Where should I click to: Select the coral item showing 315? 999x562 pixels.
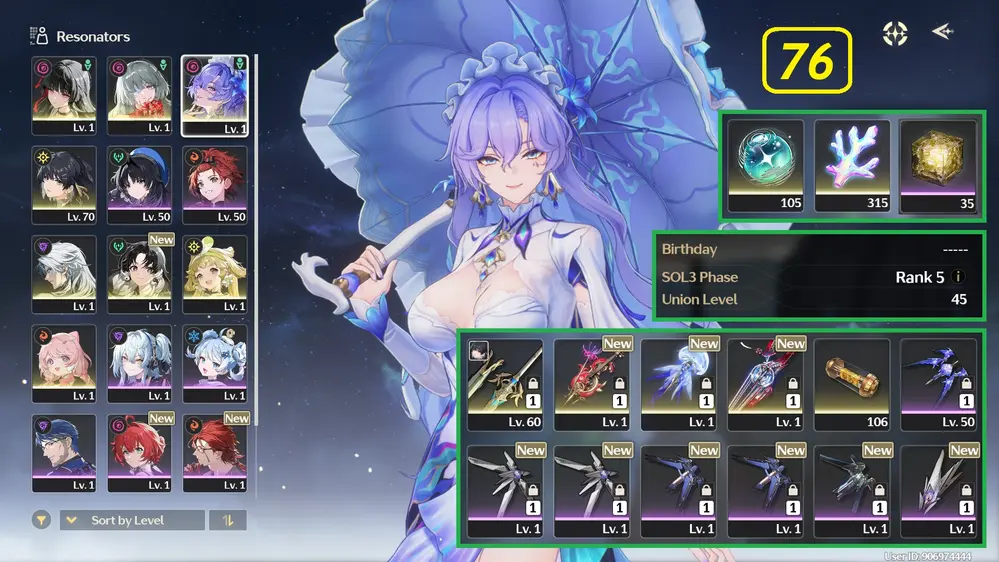click(x=852, y=166)
